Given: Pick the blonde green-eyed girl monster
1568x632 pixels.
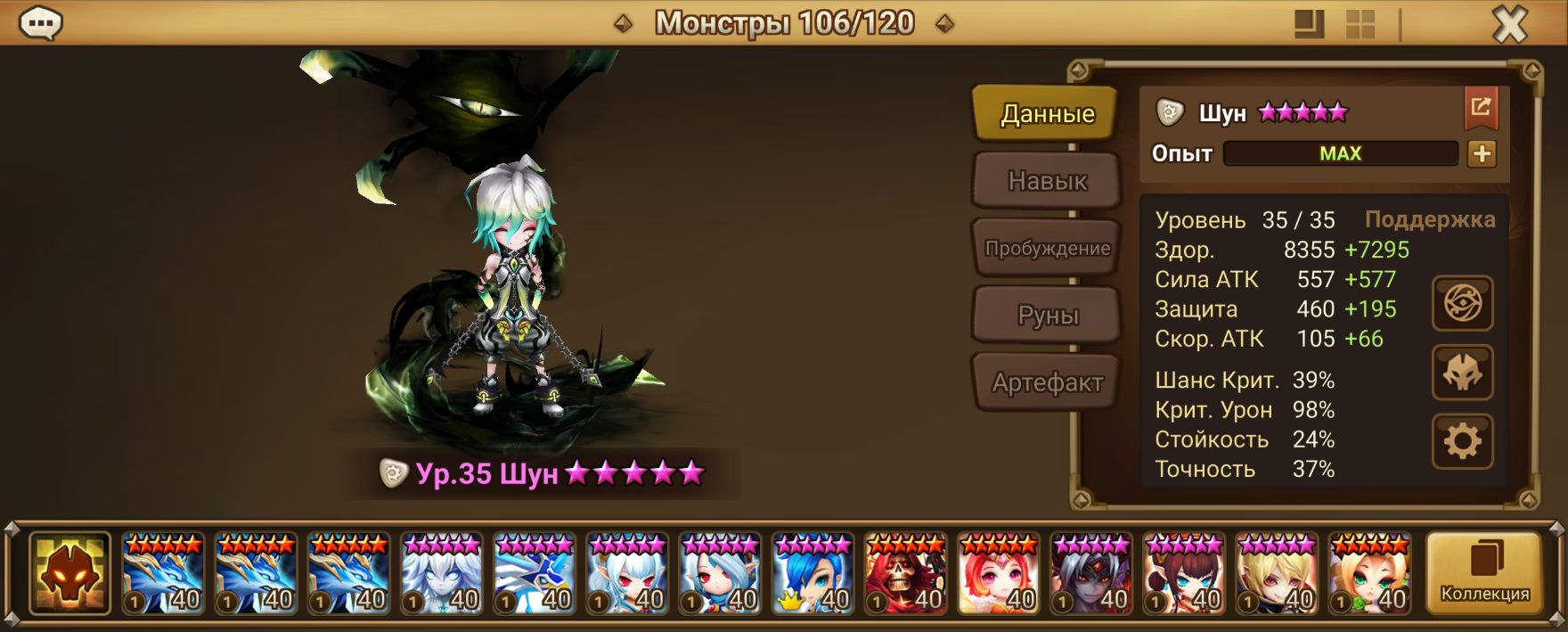Looking at the screenshot, I should 1369,573.
